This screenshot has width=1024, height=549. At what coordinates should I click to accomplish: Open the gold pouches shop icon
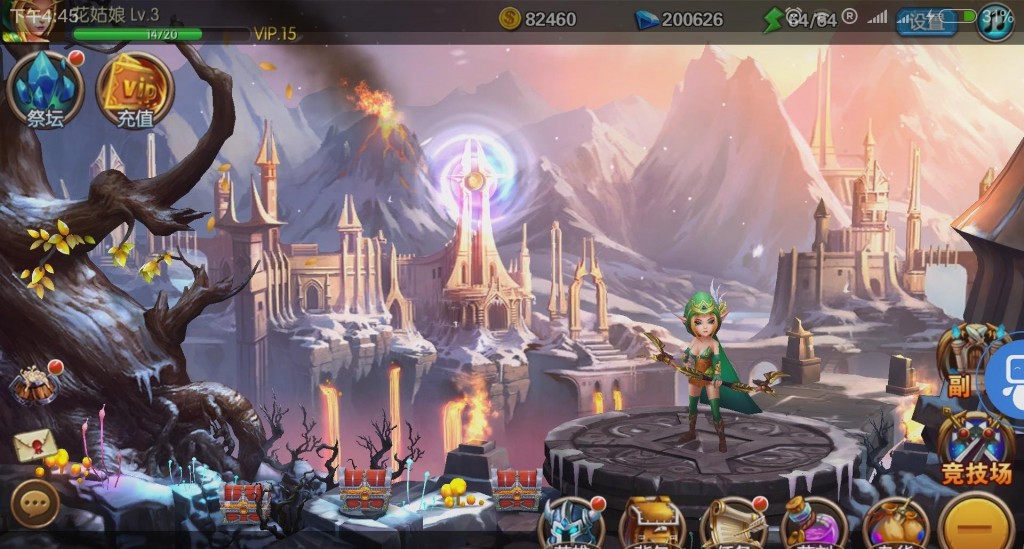pyautogui.click(x=894, y=524)
